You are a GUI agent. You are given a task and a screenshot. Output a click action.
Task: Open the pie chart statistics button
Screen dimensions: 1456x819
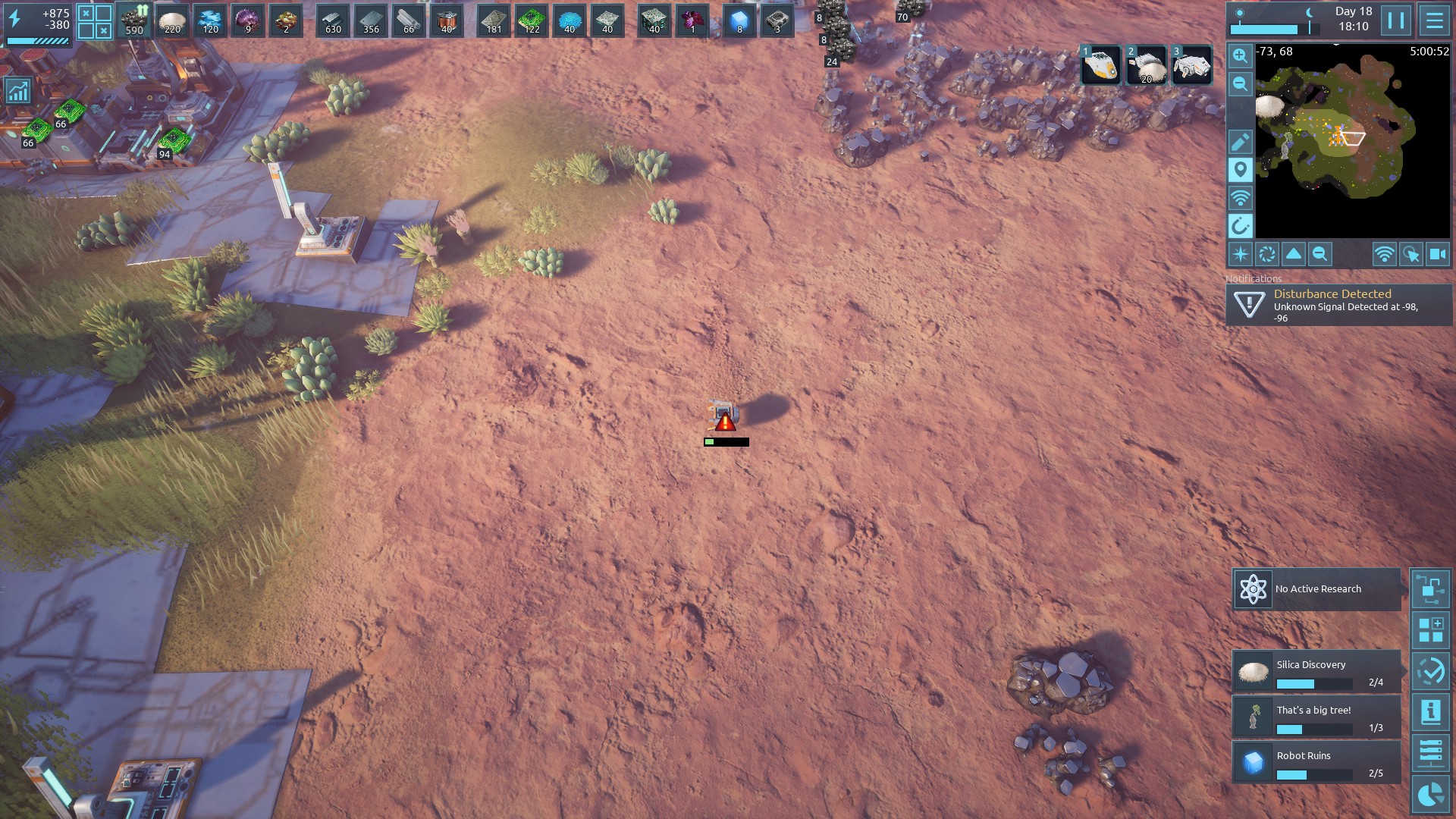1431,795
